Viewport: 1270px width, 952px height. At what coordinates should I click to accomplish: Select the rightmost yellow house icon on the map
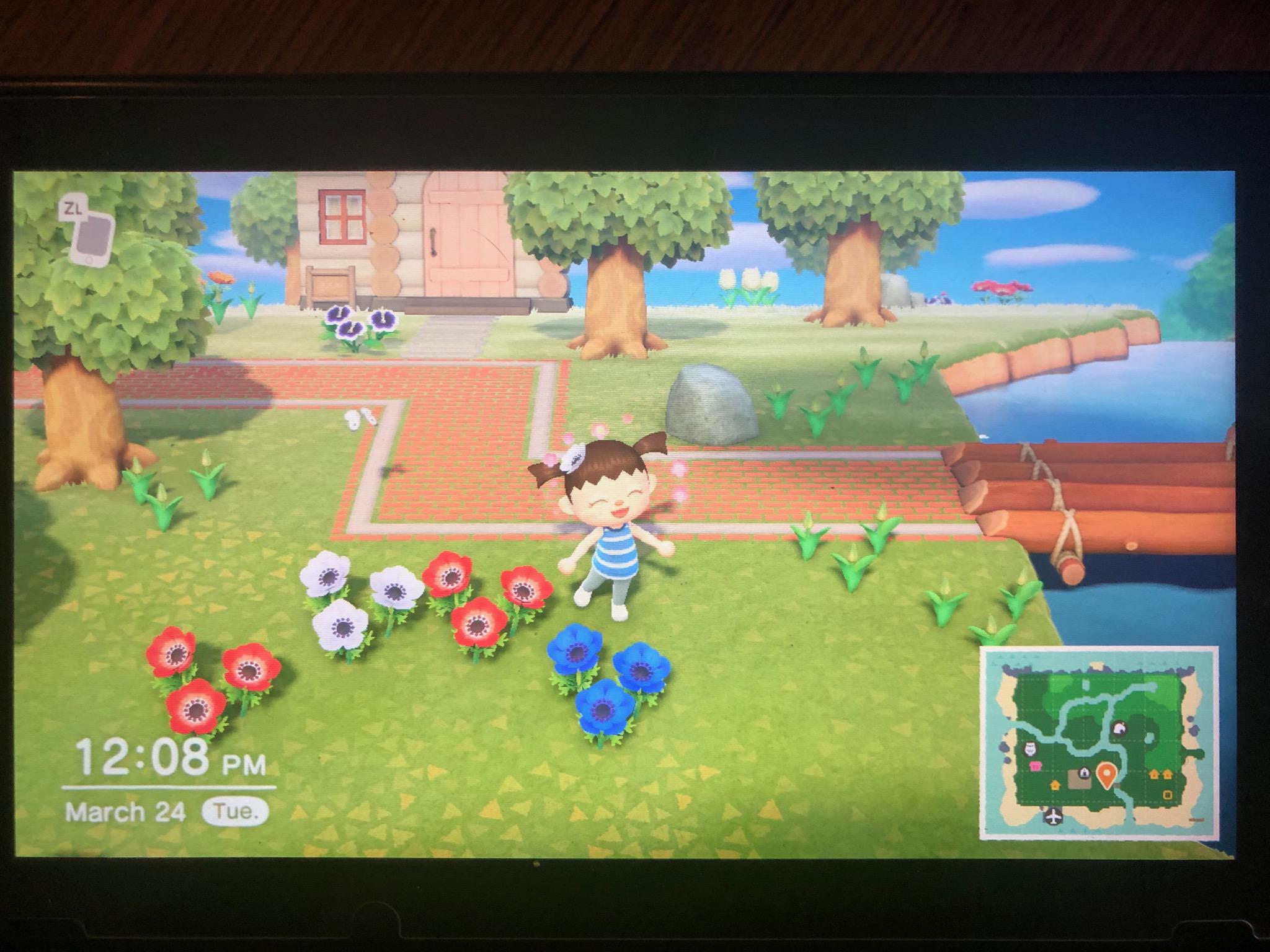click(x=1167, y=774)
